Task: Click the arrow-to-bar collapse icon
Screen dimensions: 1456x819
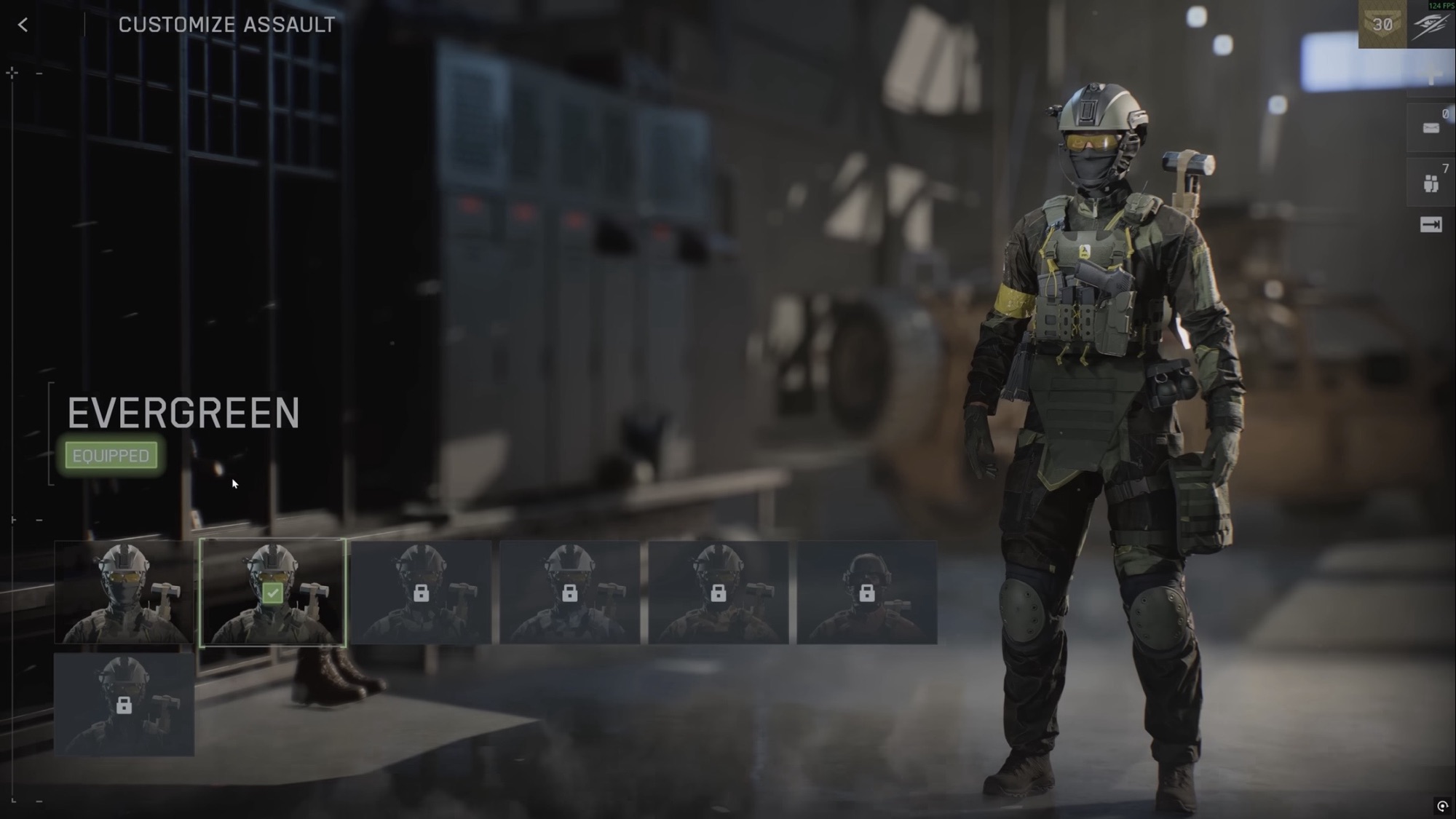Action: 1431,225
